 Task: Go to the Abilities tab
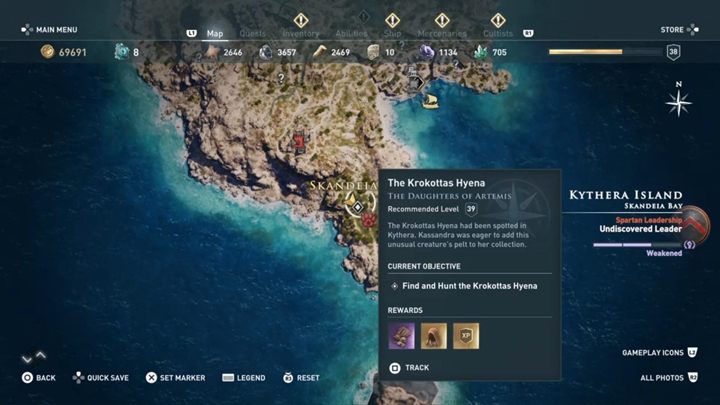click(x=349, y=33)
